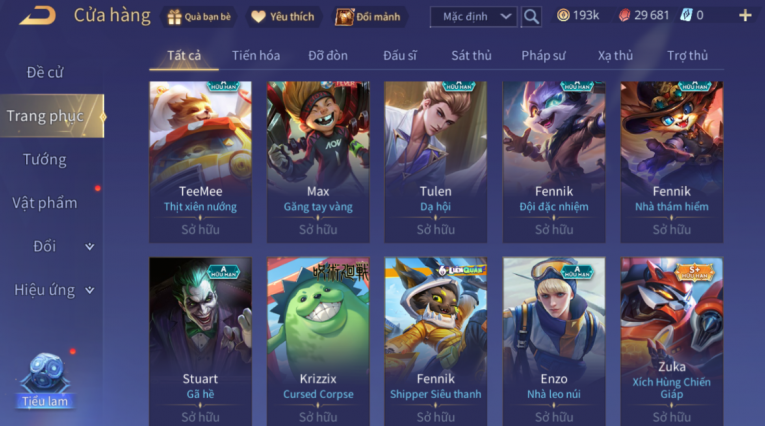
Task: Select the Sát thủ tab
Action: (471, 56)
